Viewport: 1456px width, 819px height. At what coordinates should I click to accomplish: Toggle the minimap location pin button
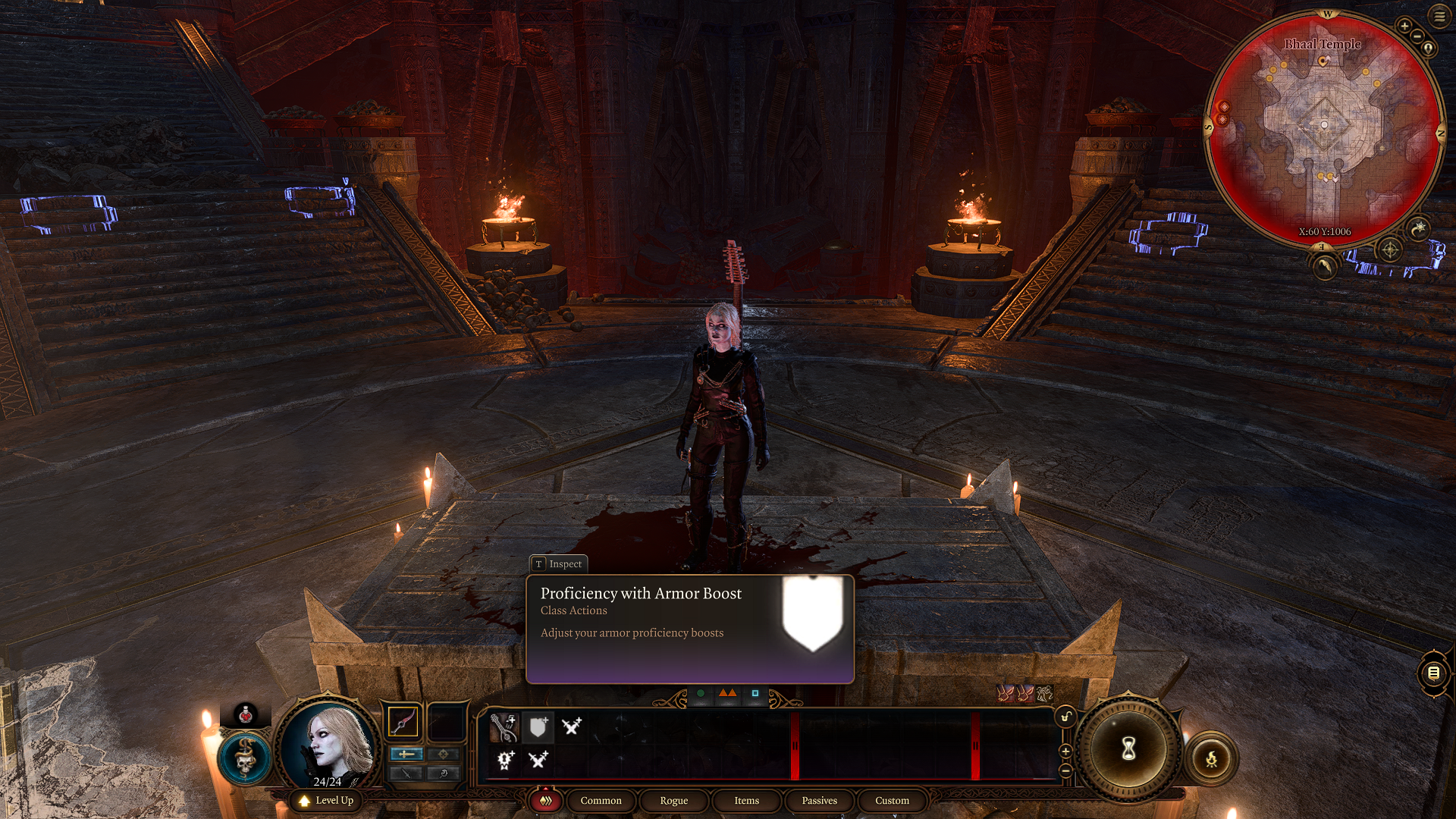[1429, 49]
